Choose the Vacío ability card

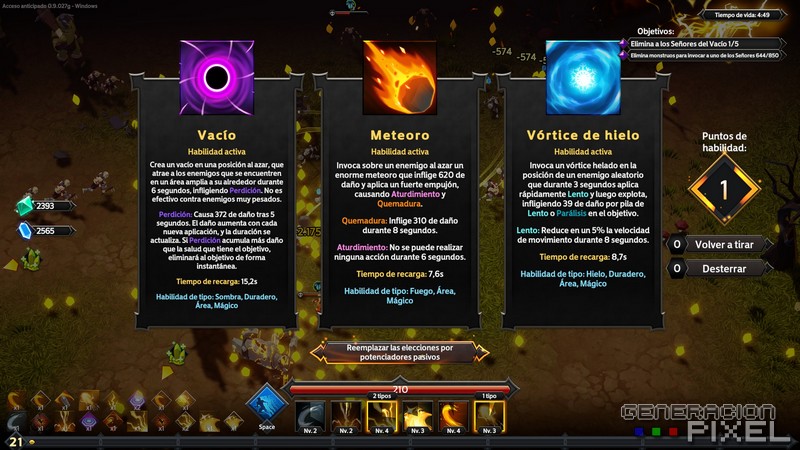[216, 190]
